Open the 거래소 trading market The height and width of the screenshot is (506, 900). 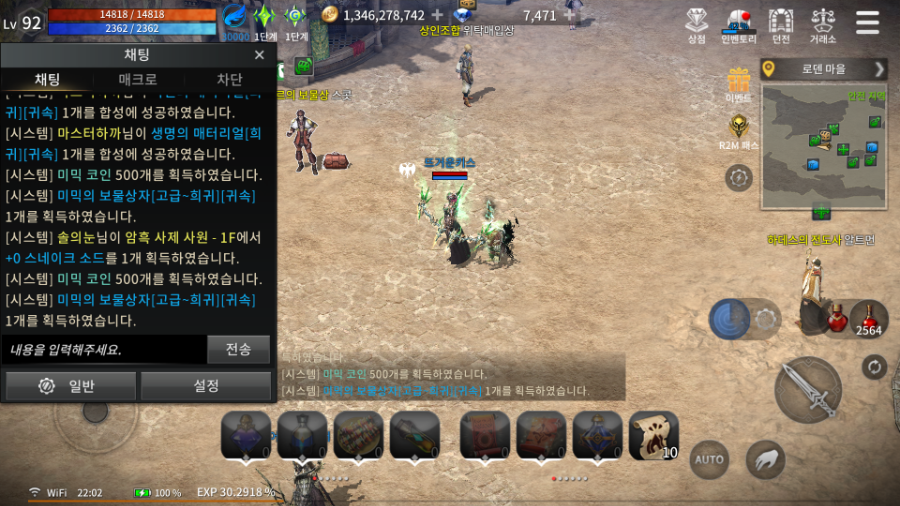[823, 24]
